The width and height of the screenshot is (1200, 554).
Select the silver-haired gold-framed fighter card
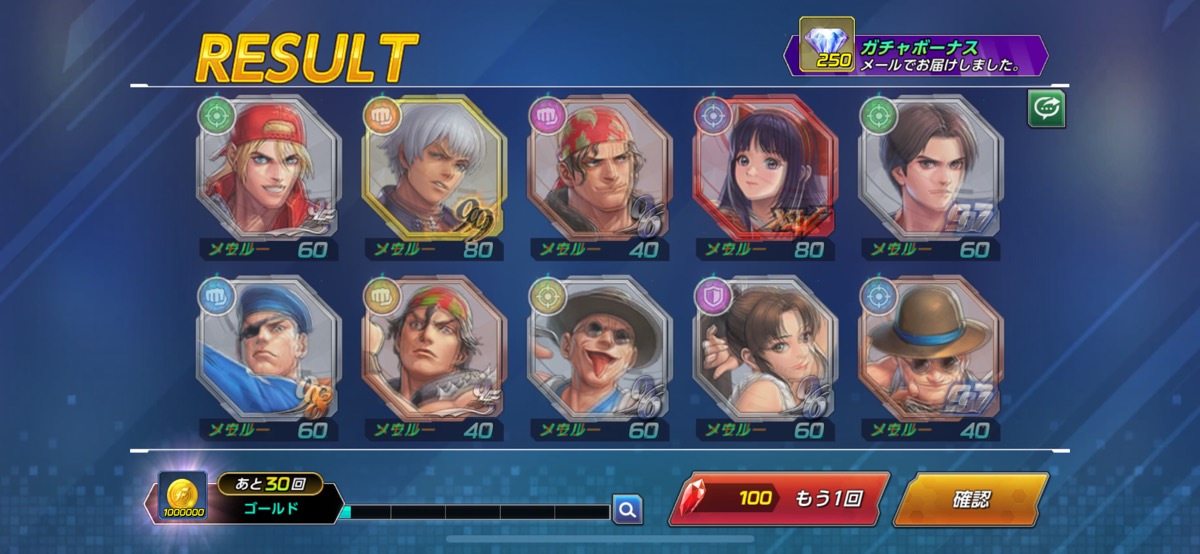click(434, 170)
